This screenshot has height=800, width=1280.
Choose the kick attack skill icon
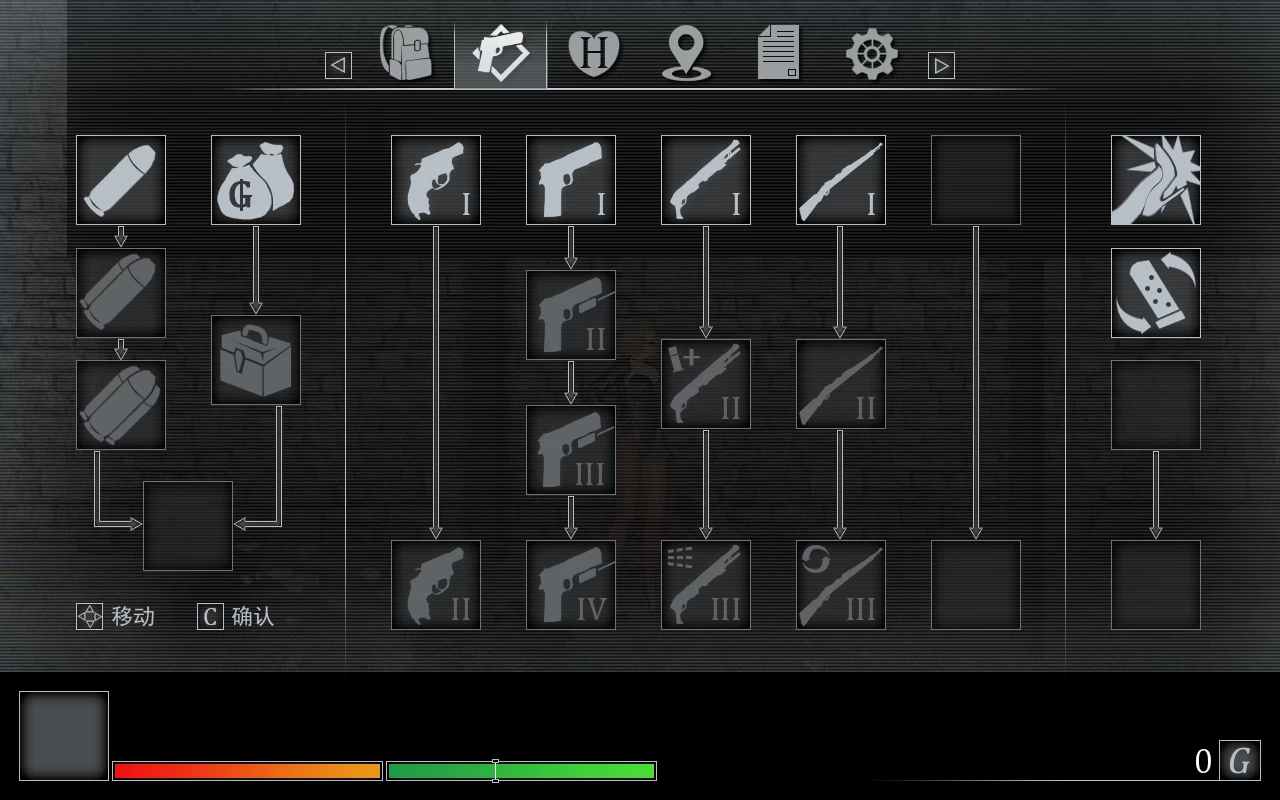(1156, 180)
